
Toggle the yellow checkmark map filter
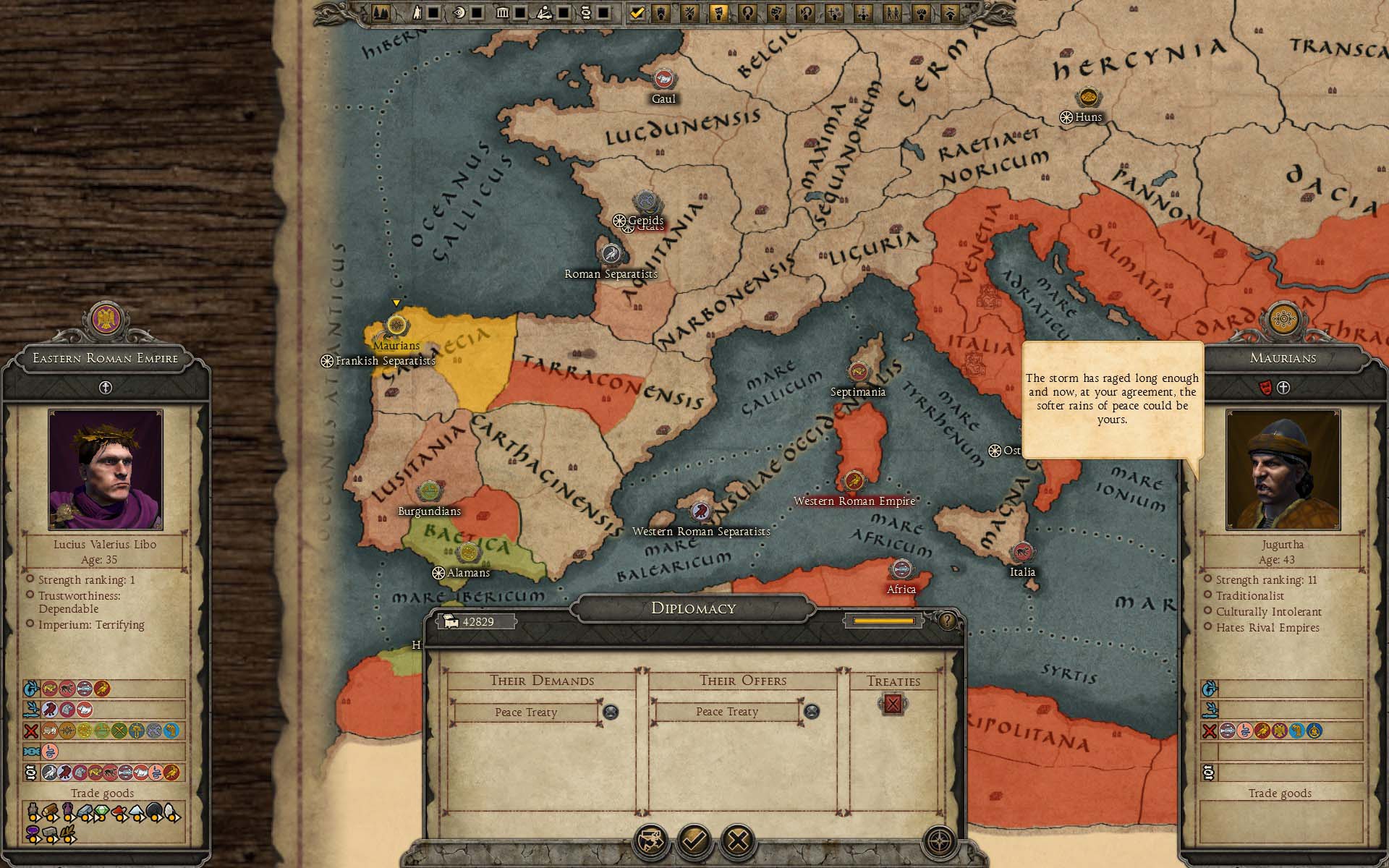637,13
